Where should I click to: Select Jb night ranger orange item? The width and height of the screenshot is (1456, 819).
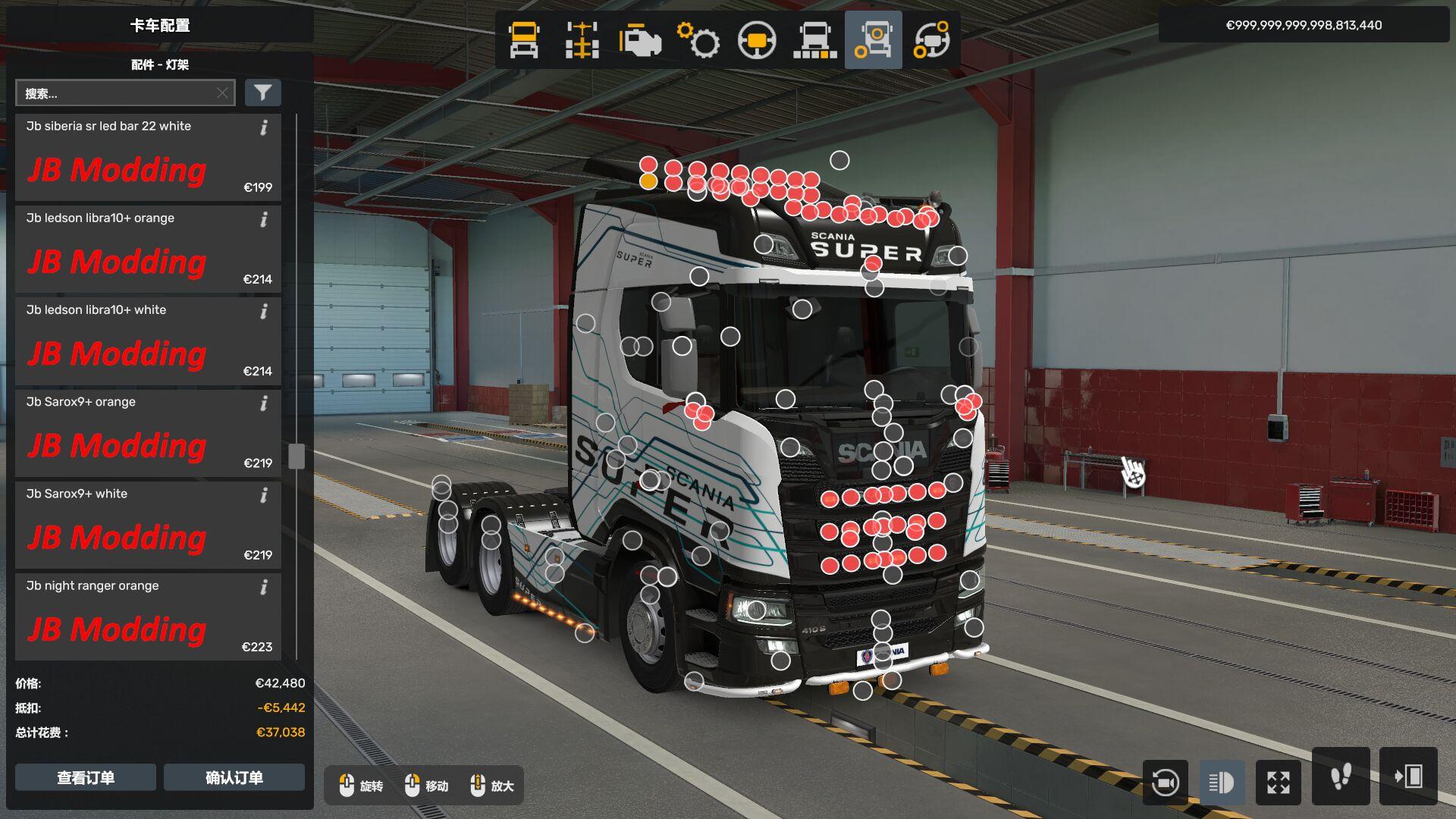(x=148, y=617)
